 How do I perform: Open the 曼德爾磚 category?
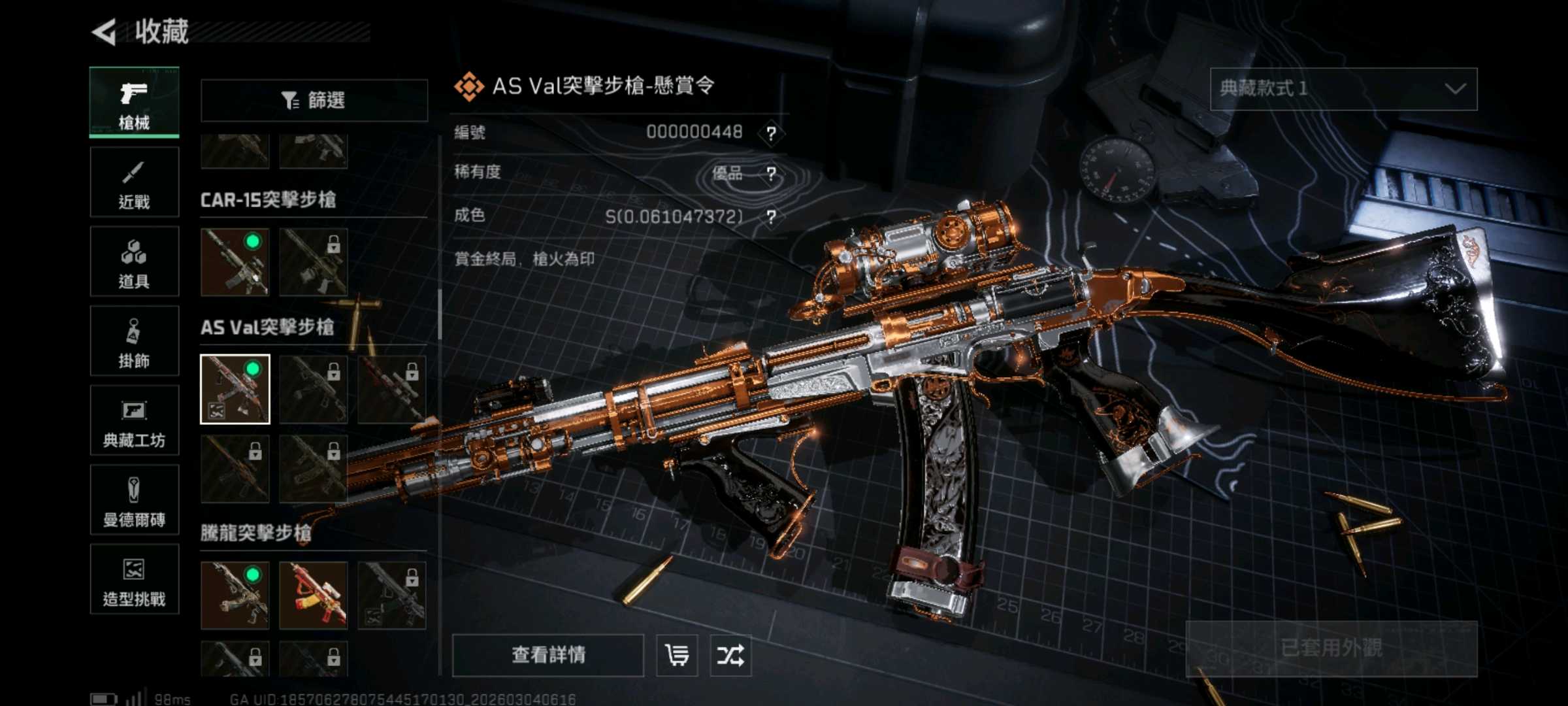[x=134, y=500]
